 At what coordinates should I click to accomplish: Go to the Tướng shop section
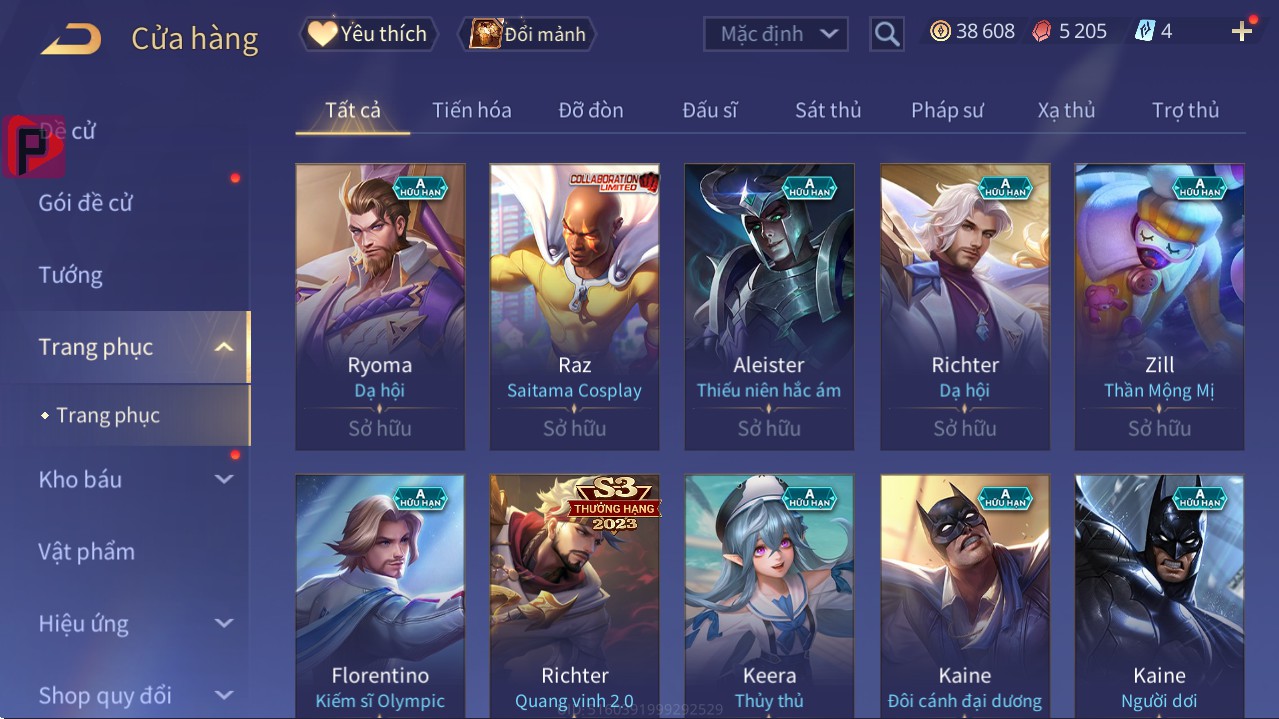pyautogui.click(x=70, y=275)
